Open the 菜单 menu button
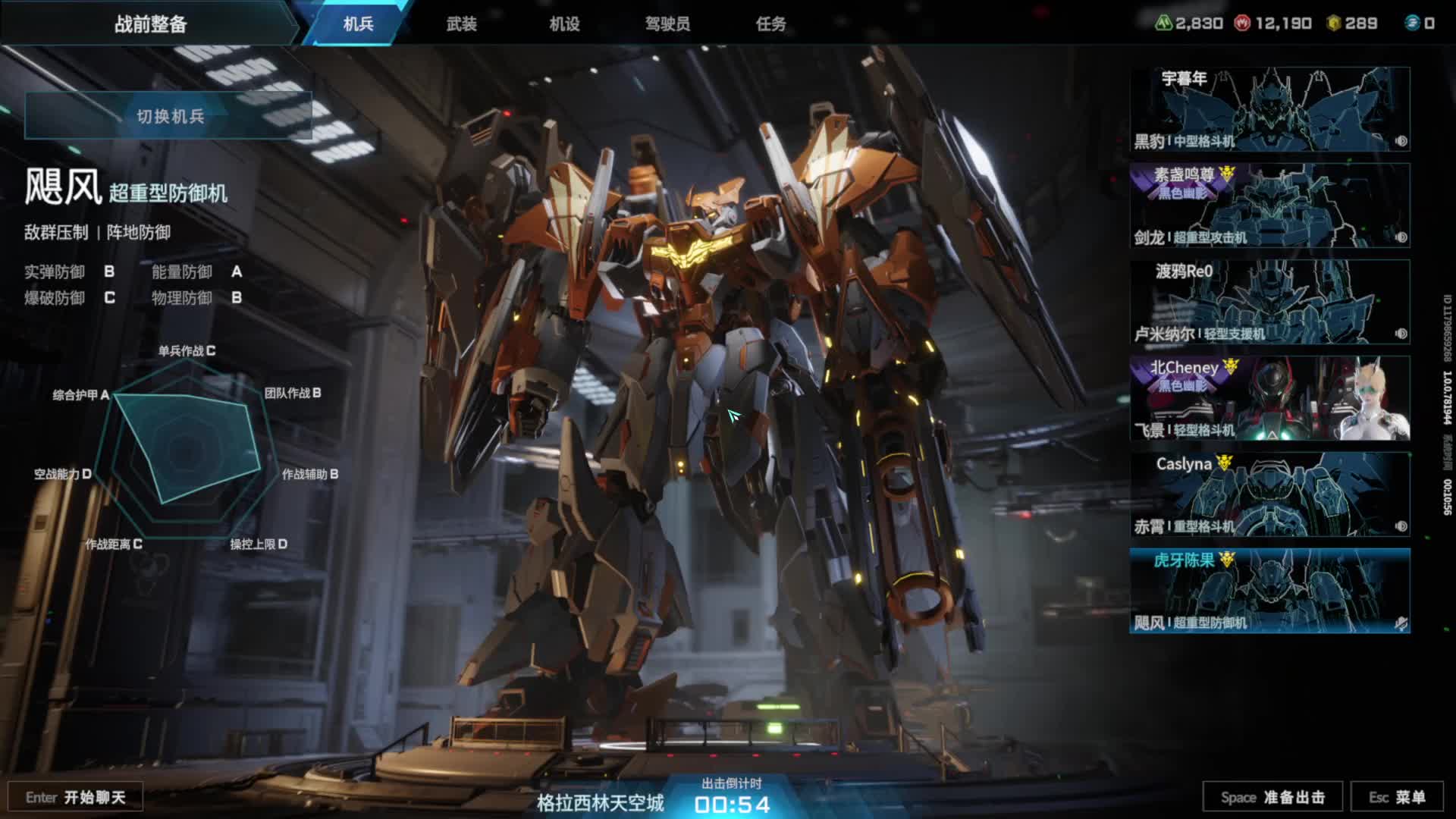This screenshot has width=1456, height=819. point(1397,797)
